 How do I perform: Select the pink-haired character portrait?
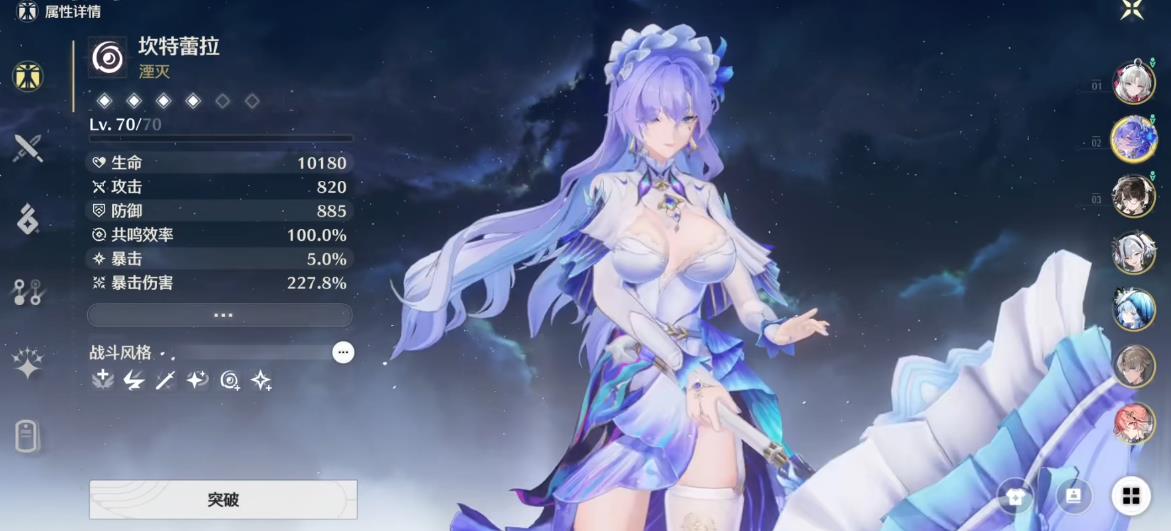[x=1134, y=423]
